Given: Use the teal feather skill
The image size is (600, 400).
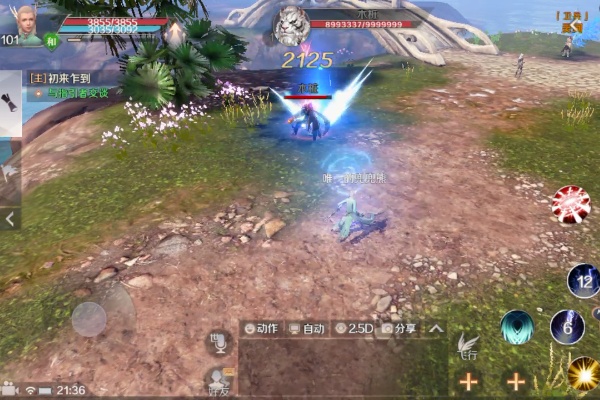Looking at the screenshot, I should [x=517, y=327].
